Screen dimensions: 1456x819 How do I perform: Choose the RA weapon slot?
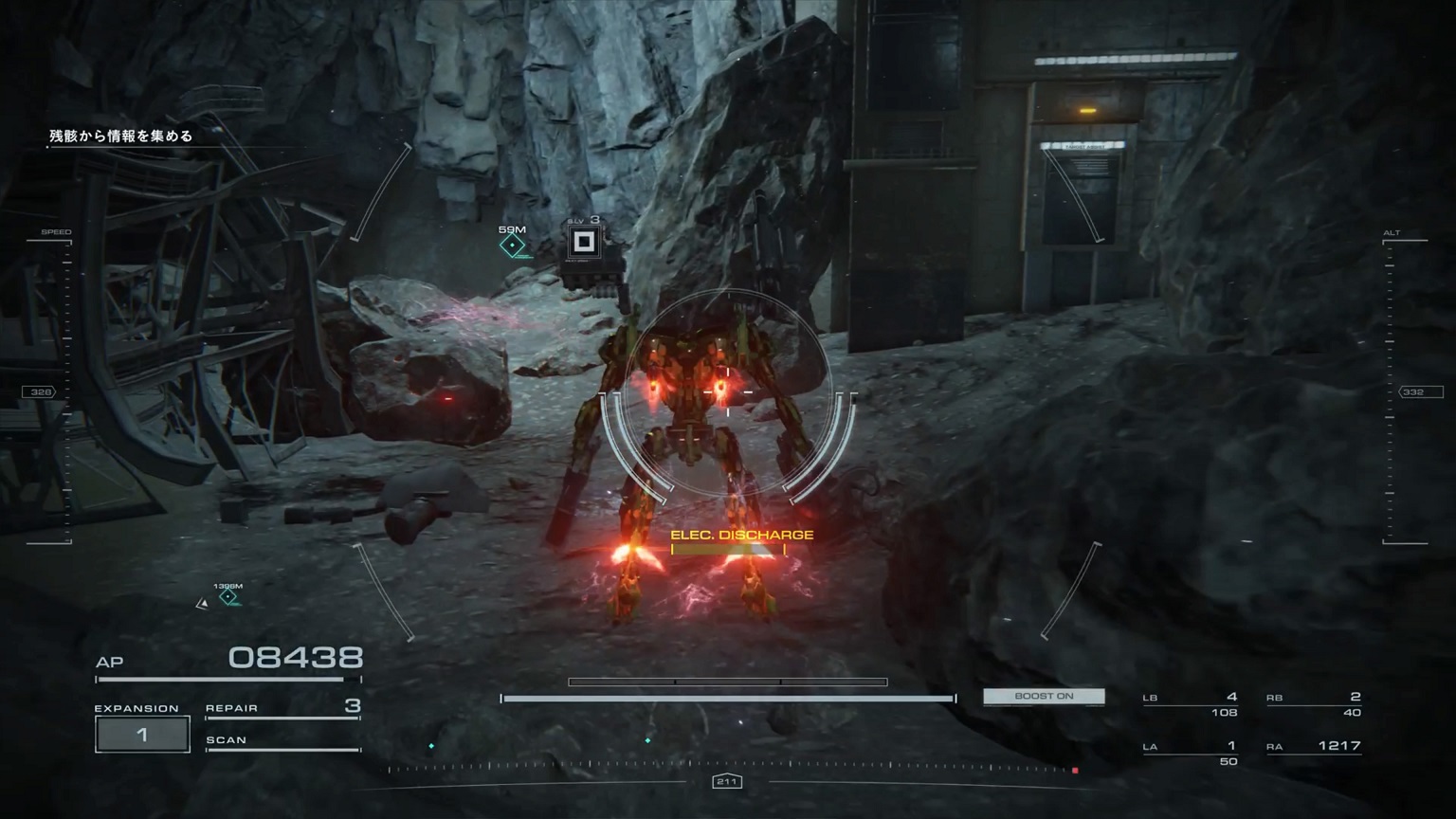tap(1314, 747)
